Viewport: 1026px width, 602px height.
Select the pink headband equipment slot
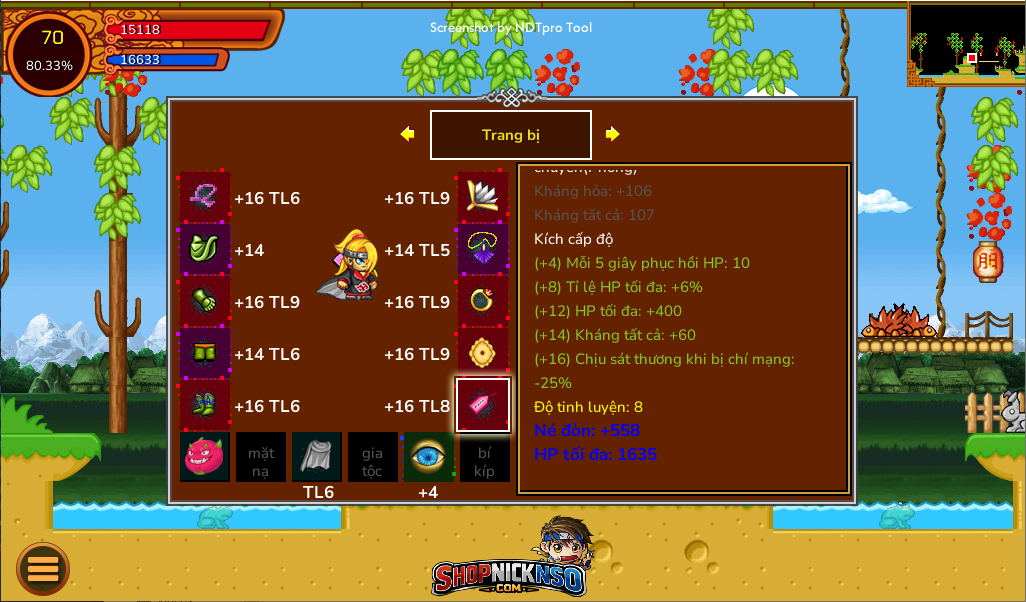tap(205, 197)
